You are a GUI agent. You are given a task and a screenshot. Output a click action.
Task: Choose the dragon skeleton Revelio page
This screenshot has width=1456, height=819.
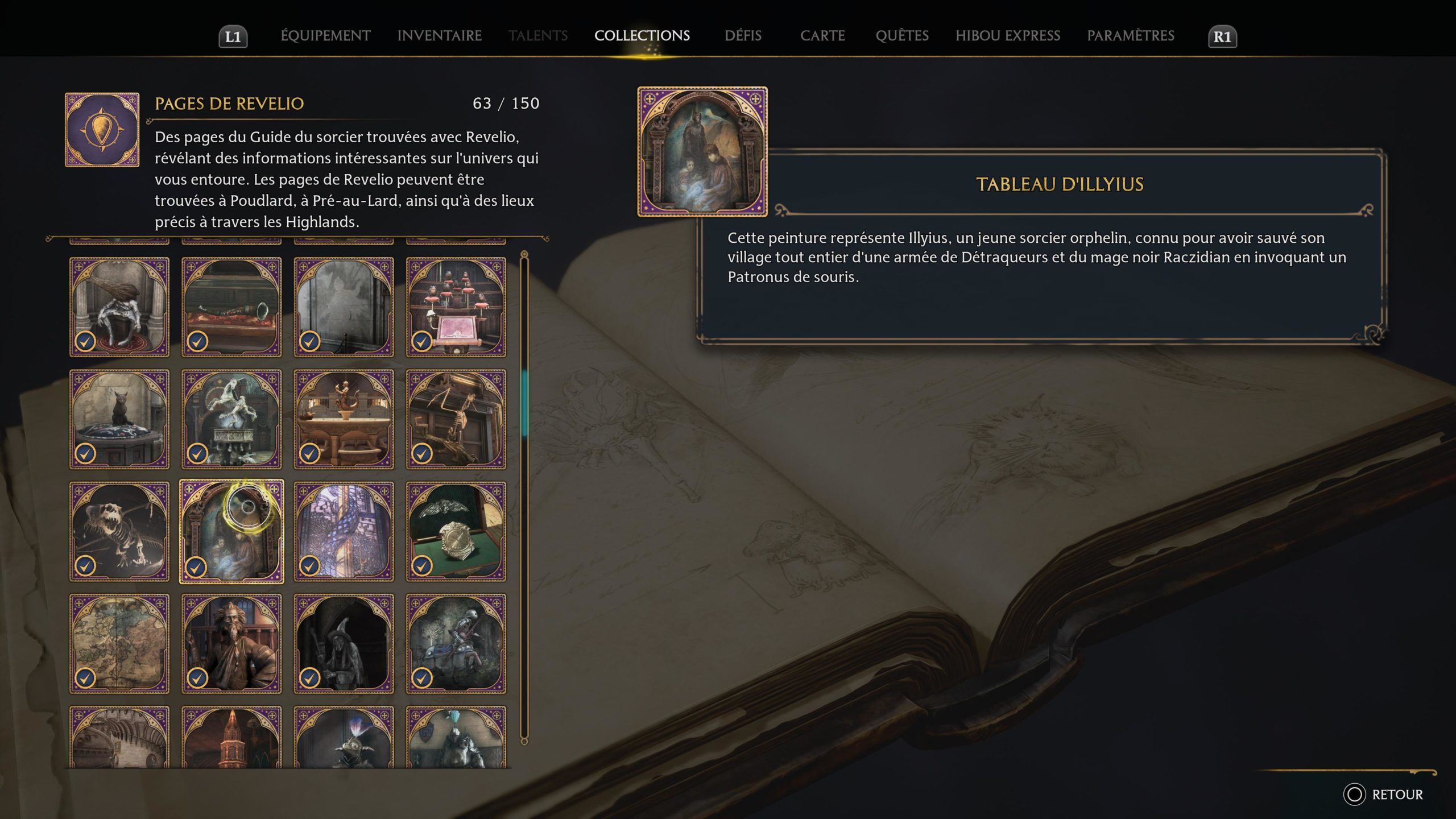tap(119, 531)
